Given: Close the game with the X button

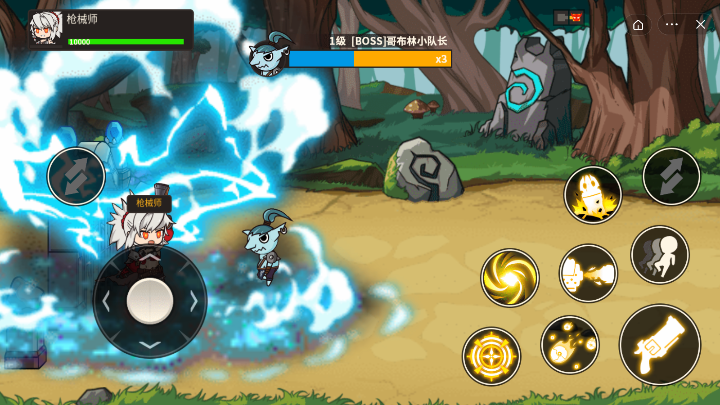Looking at the screenshot, I should tap(701, 24).
